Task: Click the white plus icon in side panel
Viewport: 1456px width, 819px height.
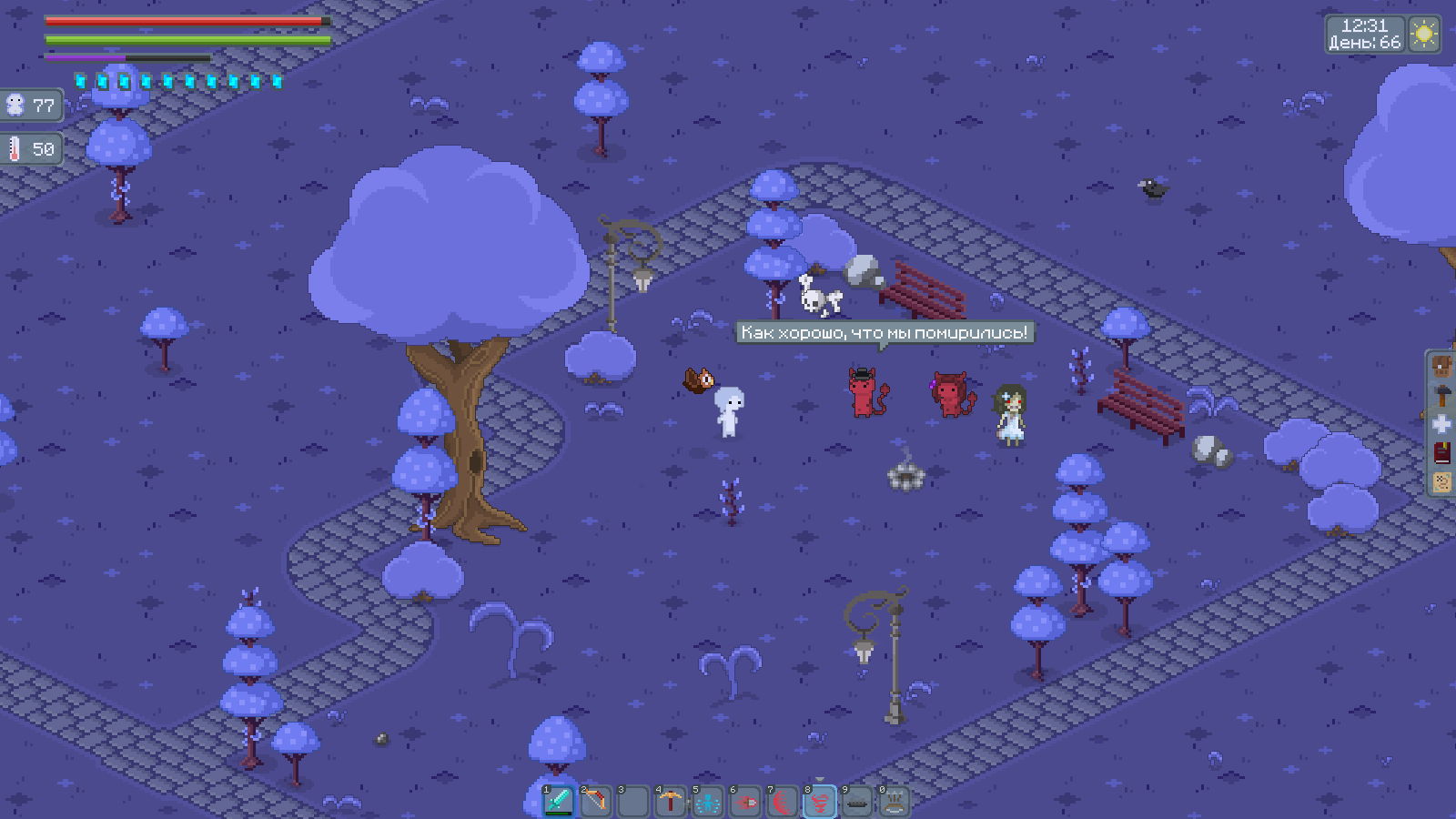Action: pos(1442,424)
